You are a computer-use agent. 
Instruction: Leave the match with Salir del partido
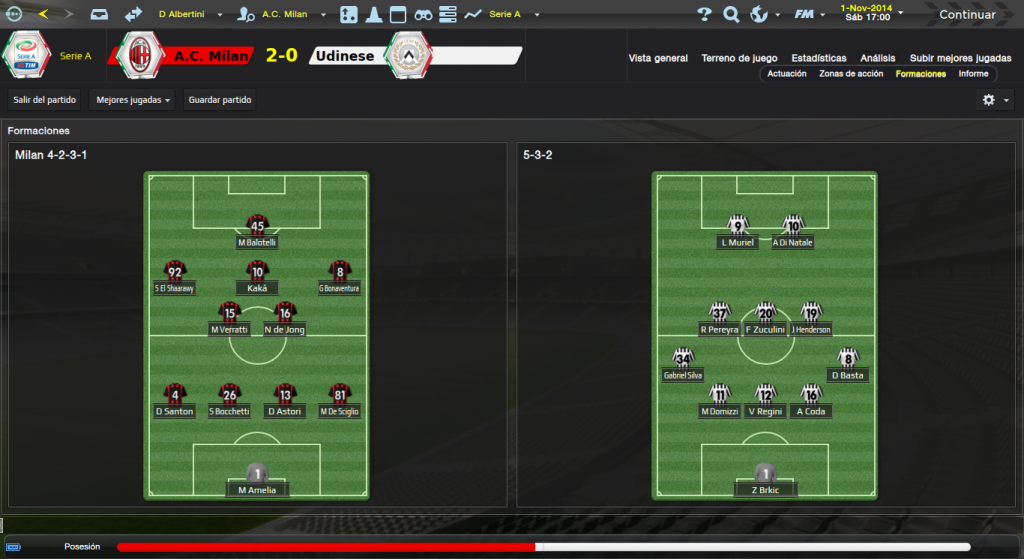click(x=43, y=100)
